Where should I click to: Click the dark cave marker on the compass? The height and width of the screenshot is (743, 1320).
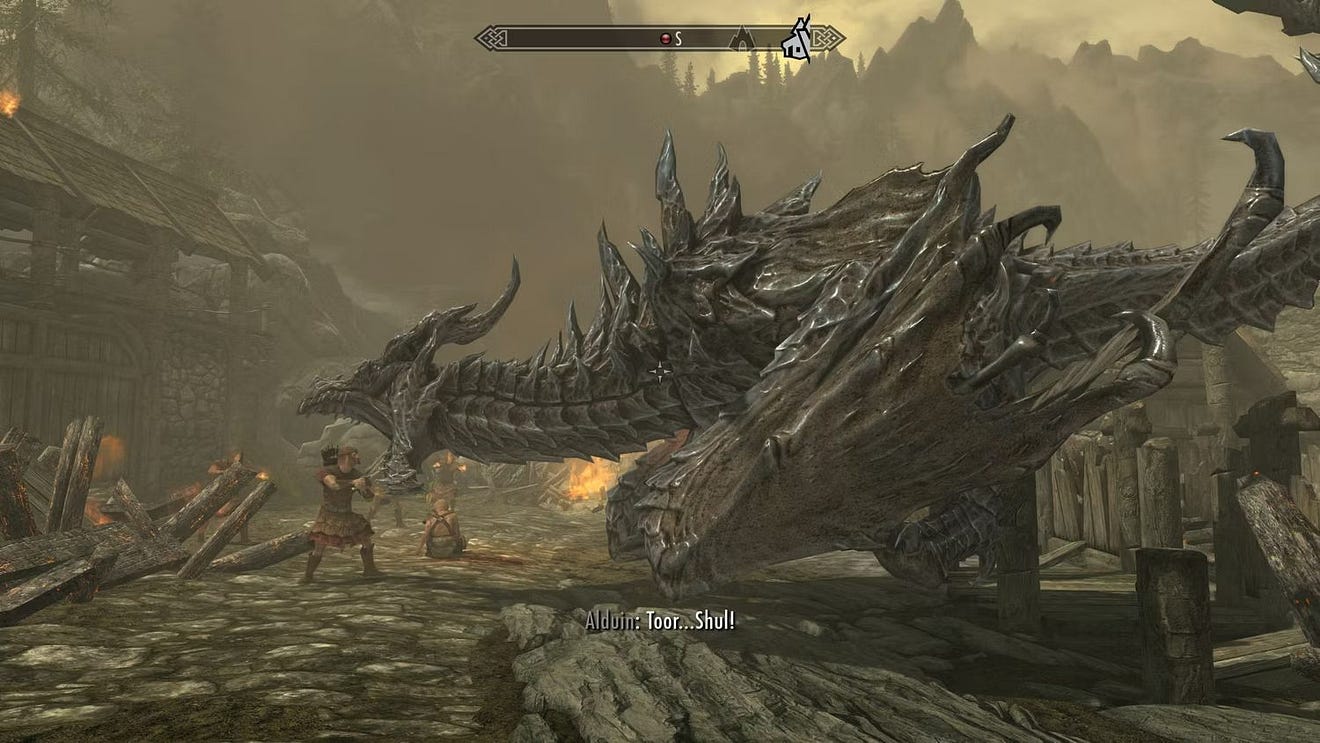click(742, 39)
